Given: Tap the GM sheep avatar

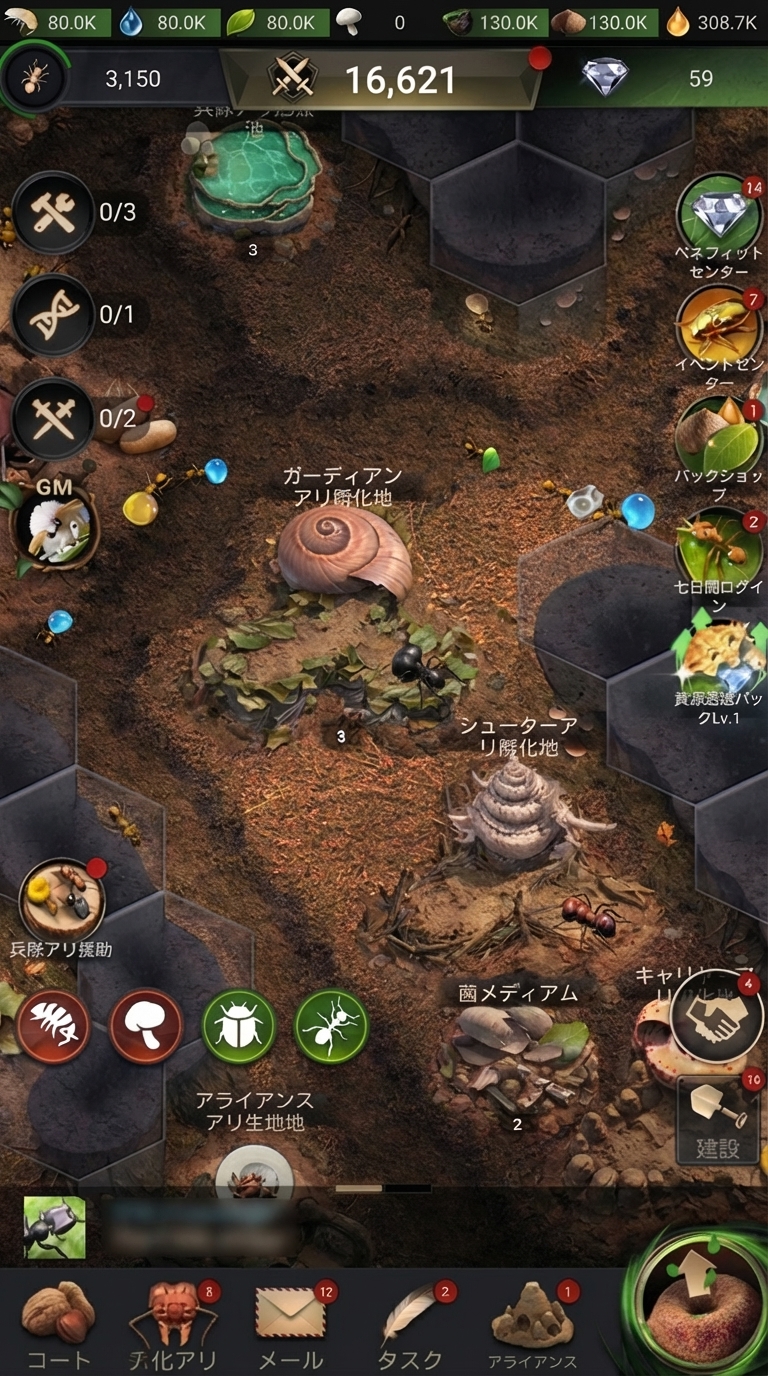Looking at the screenshot, I should click(x=55, y=526).
